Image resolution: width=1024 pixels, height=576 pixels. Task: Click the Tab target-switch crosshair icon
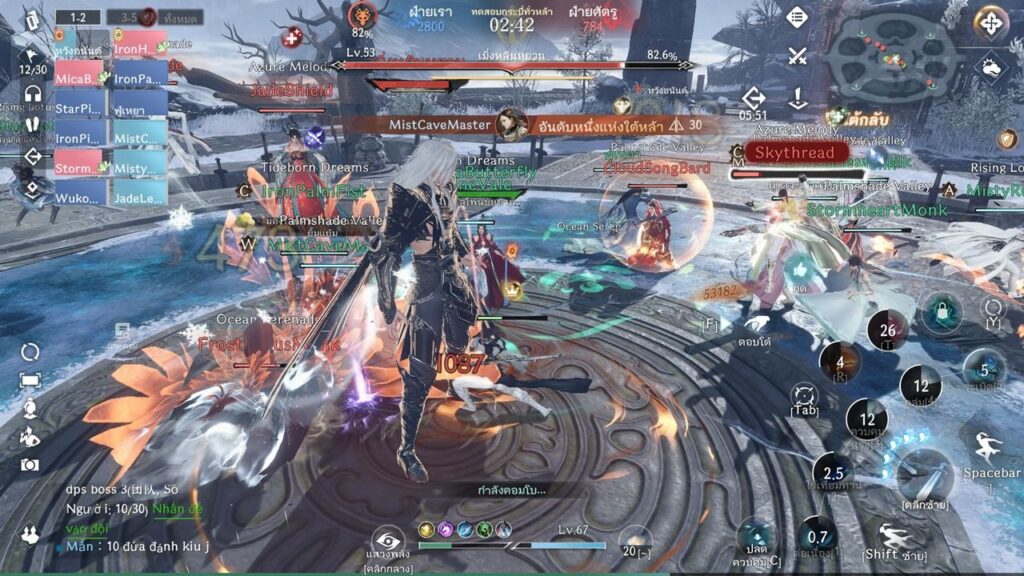point(805,397)
